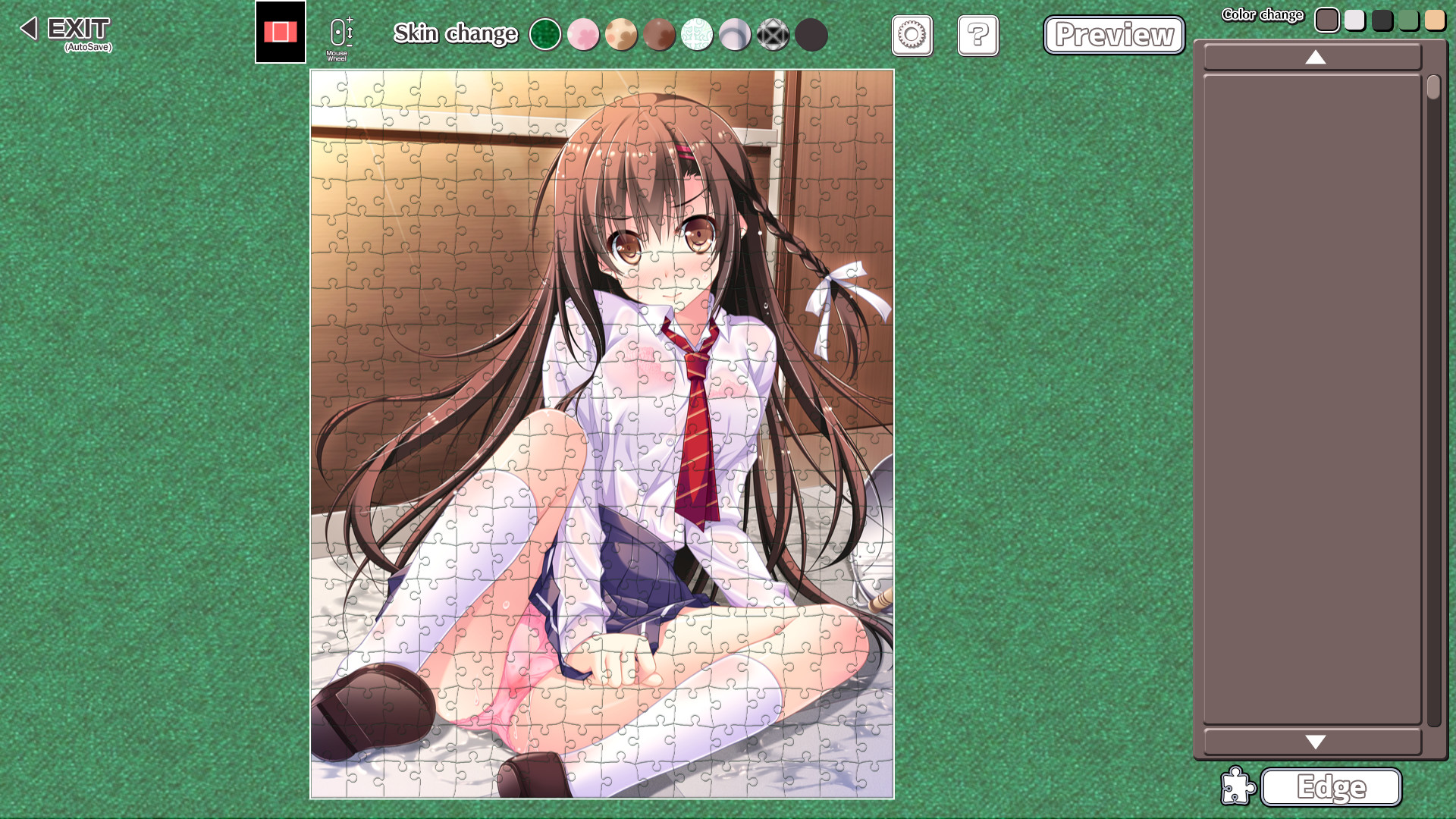The height and width of the screenshot is (819, 1456).
Task: Click the up arrow on the piece tray
Action: pos(1316,57)
